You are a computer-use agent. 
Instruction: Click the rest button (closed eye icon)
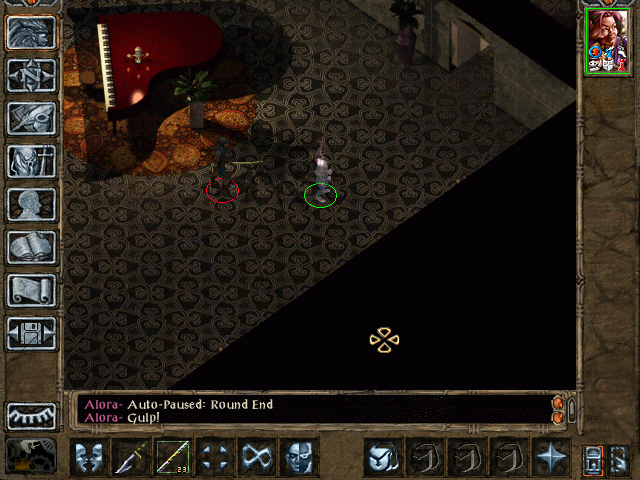[x=31, y=416]
